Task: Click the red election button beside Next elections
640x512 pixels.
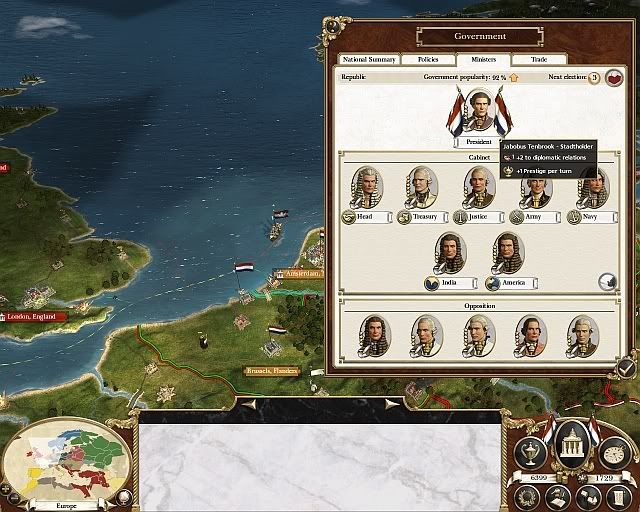Action: point(614,78)
